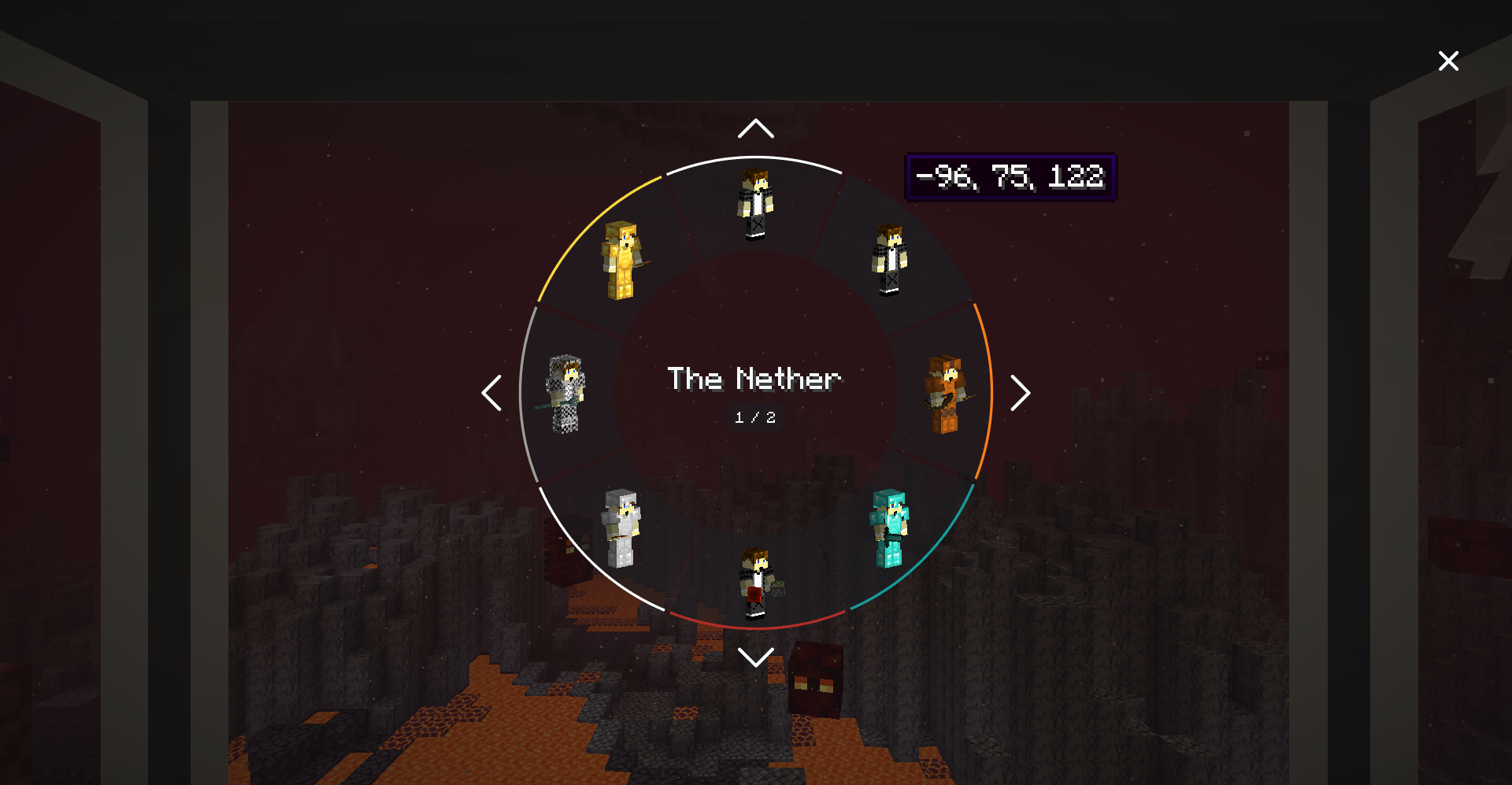Select the player in the fox costume

point(945,394)
